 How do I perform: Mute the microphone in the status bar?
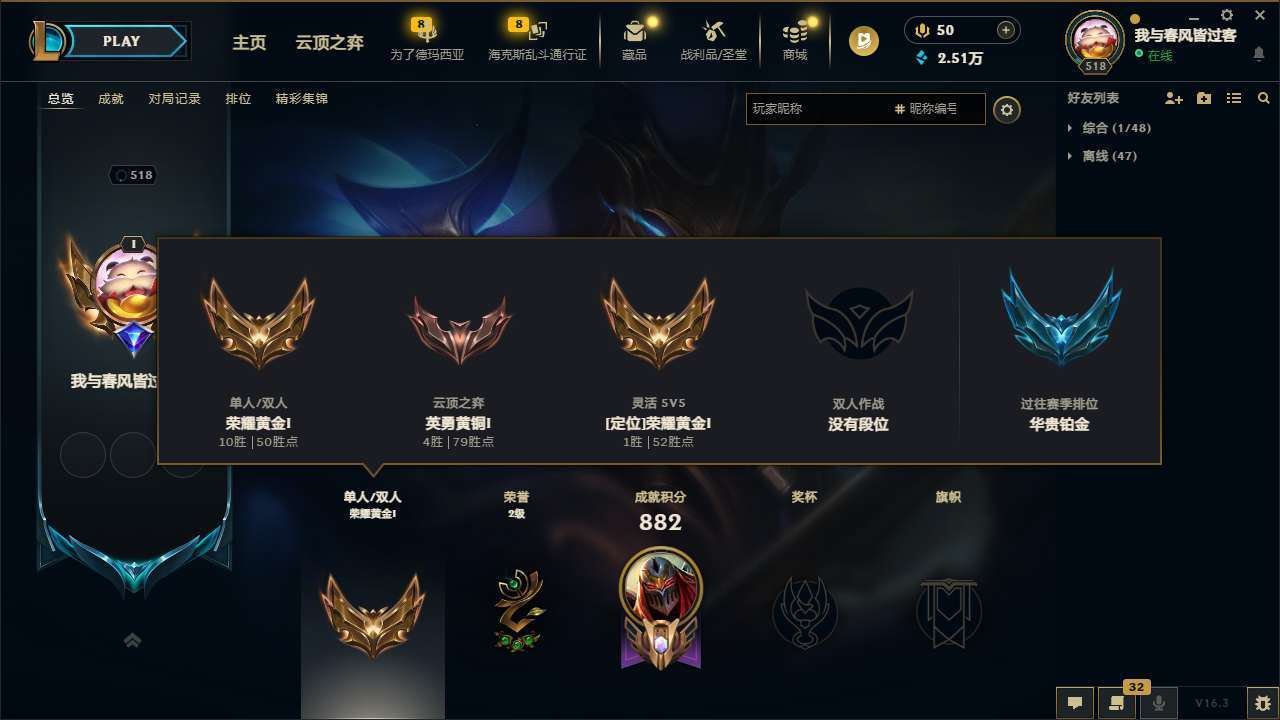(x=1158, y=703)
